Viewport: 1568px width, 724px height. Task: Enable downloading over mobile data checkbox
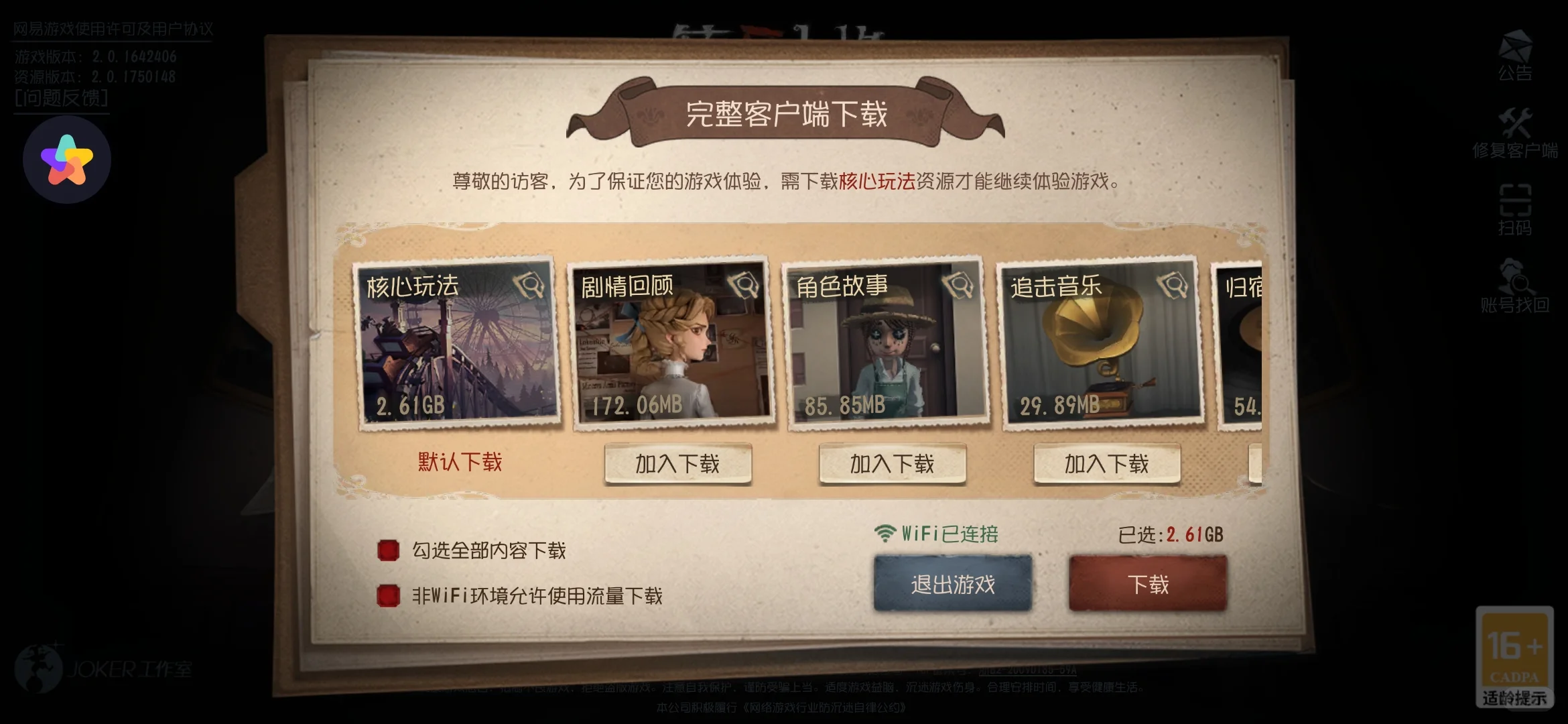click(x=389, y=596)
